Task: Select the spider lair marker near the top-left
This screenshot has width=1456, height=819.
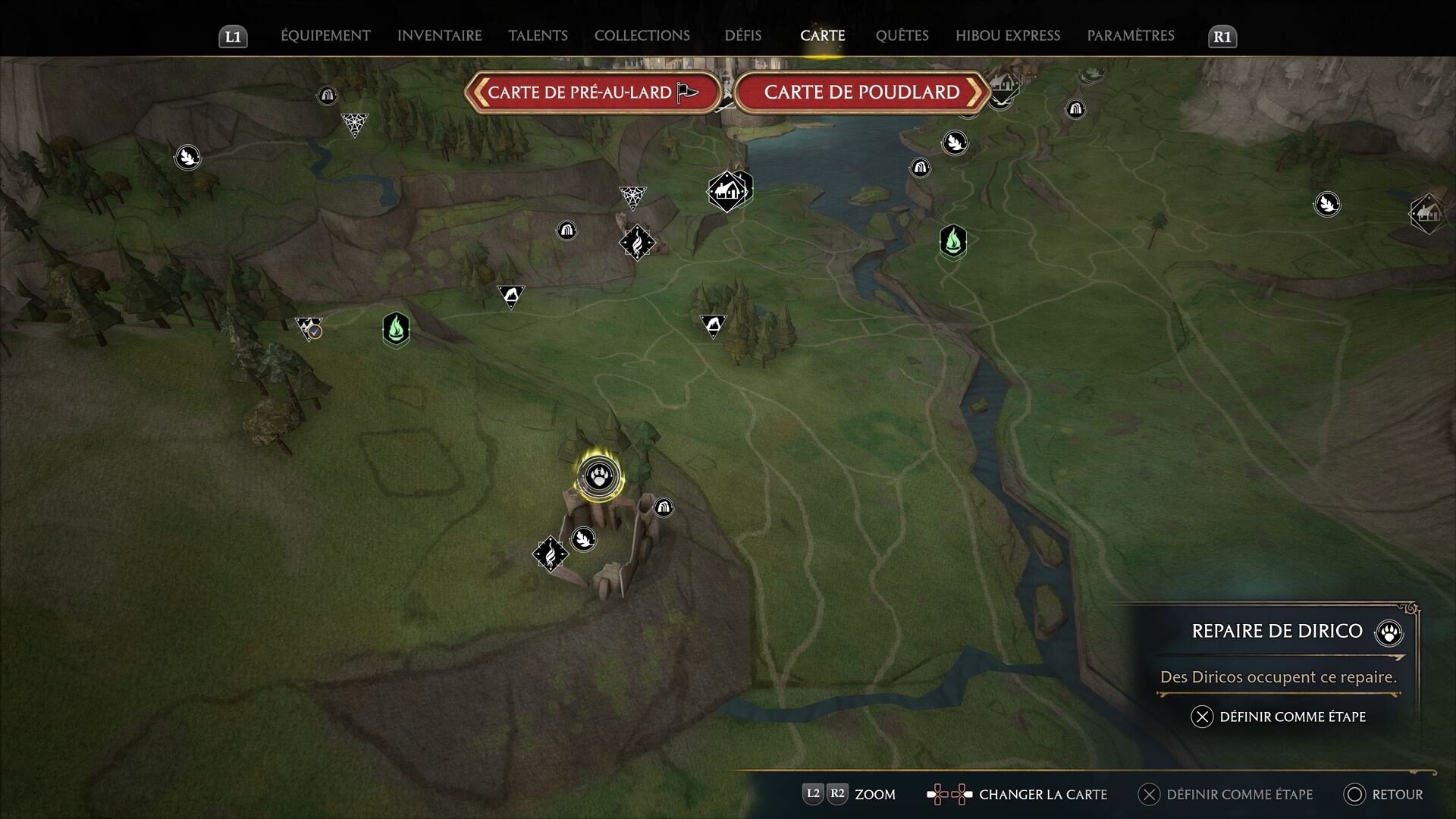Action: coord(354,123)
